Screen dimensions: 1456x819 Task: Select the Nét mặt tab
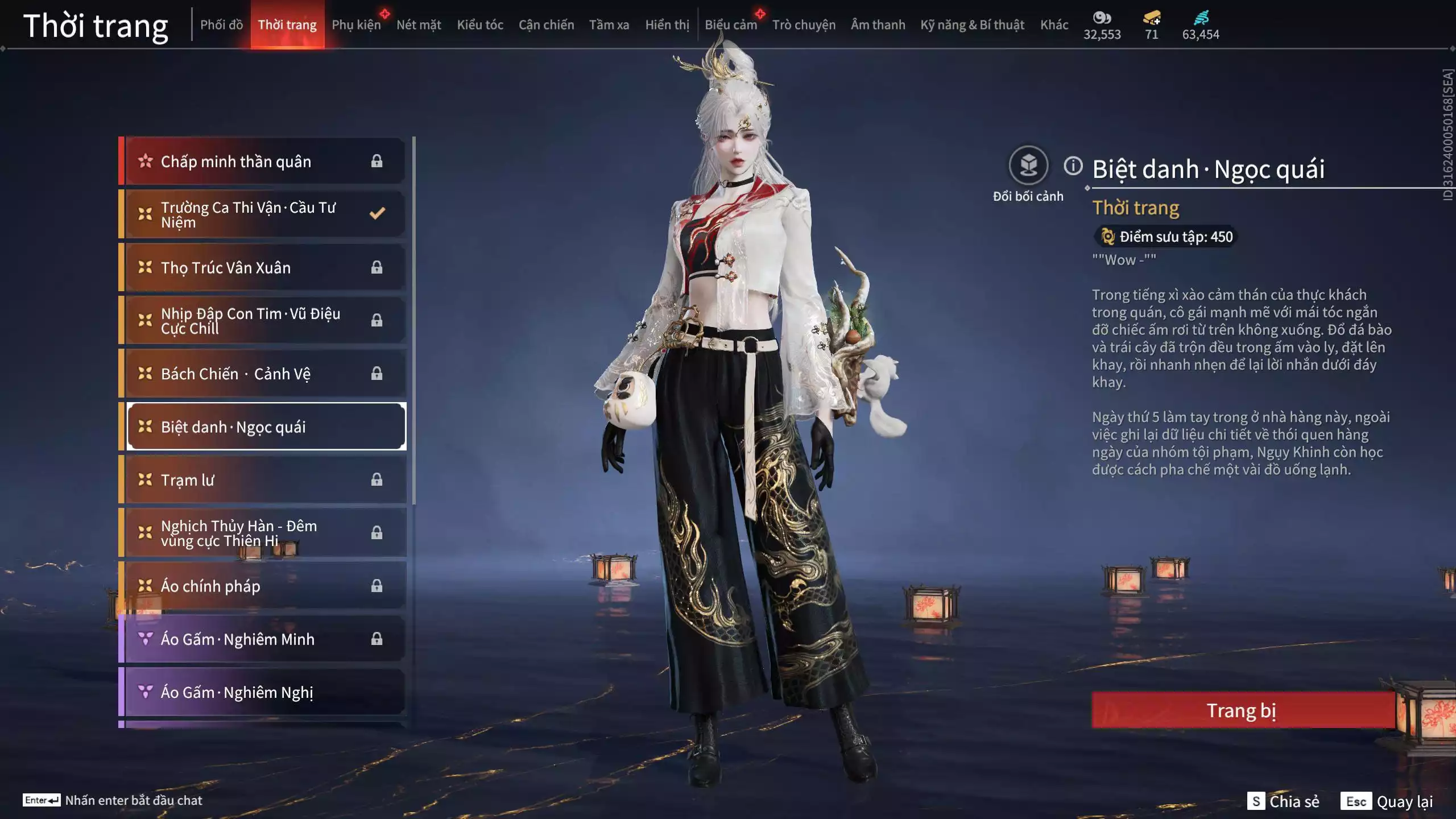pyautogui.click(x=419, y=25)
